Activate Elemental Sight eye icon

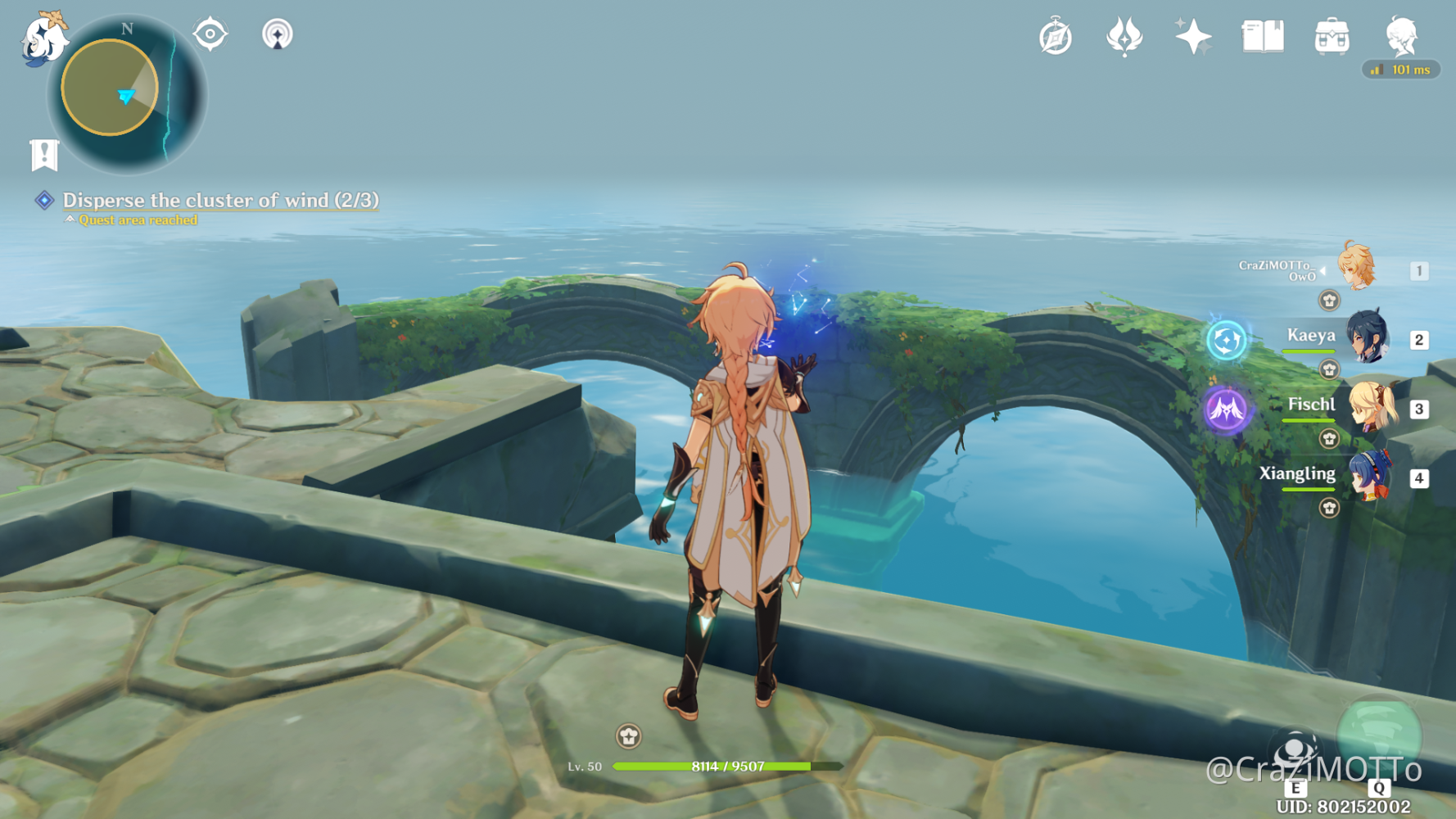coord(210,34)
